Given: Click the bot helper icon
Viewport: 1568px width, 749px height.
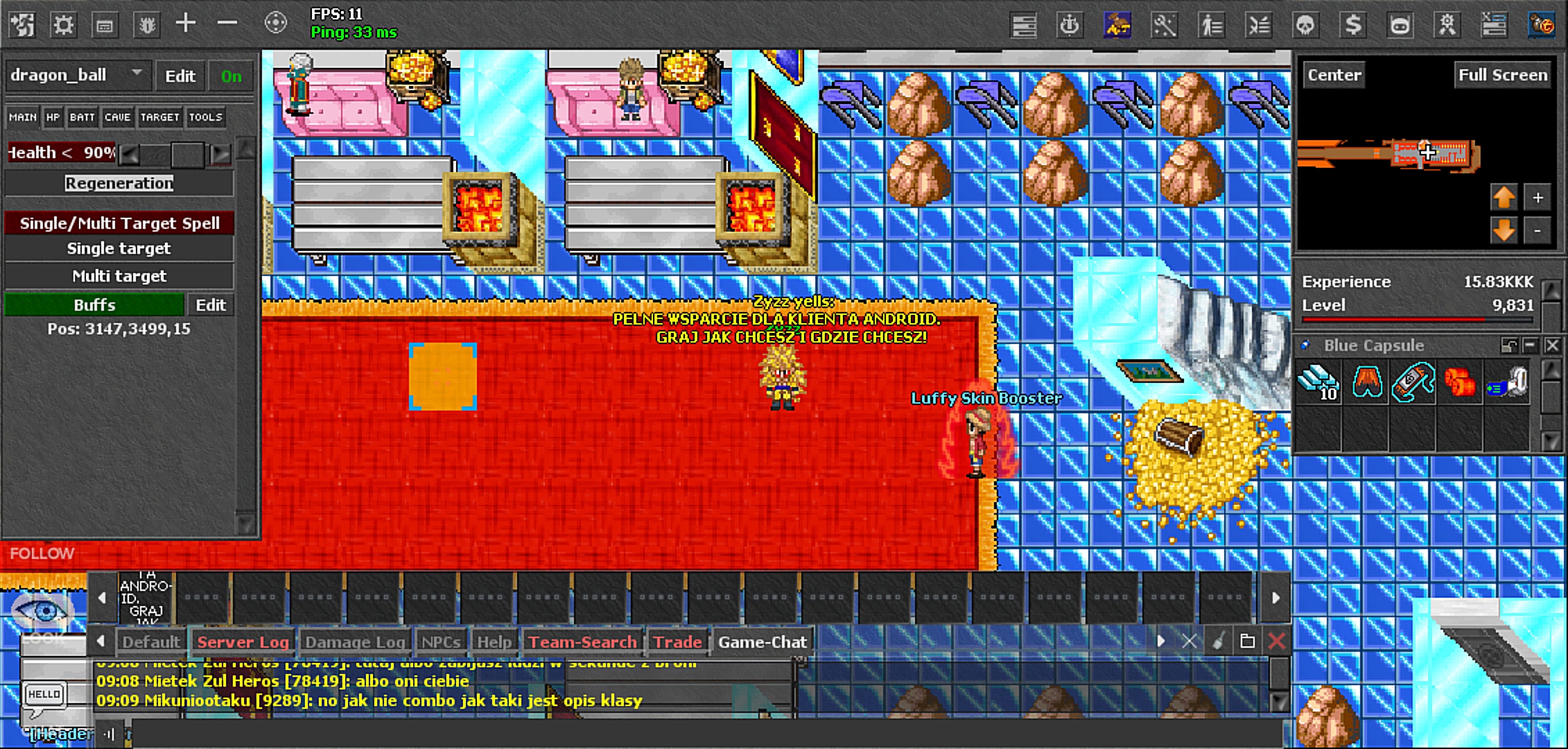Looking at the screenshot, I should (1398, 24).
